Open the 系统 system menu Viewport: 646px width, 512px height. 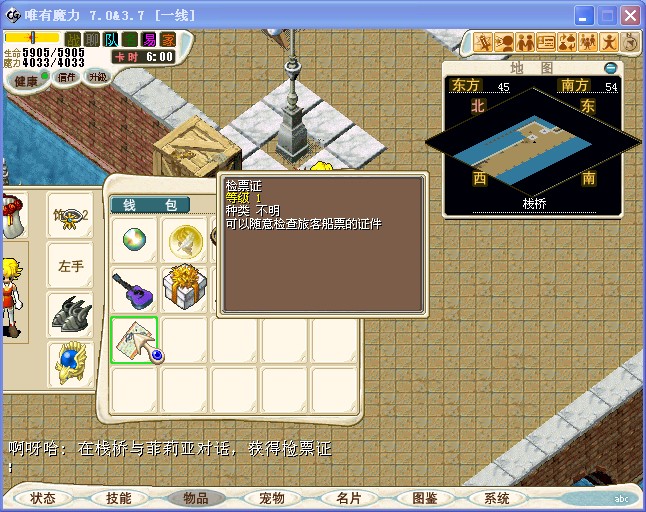tap(497, 498)
